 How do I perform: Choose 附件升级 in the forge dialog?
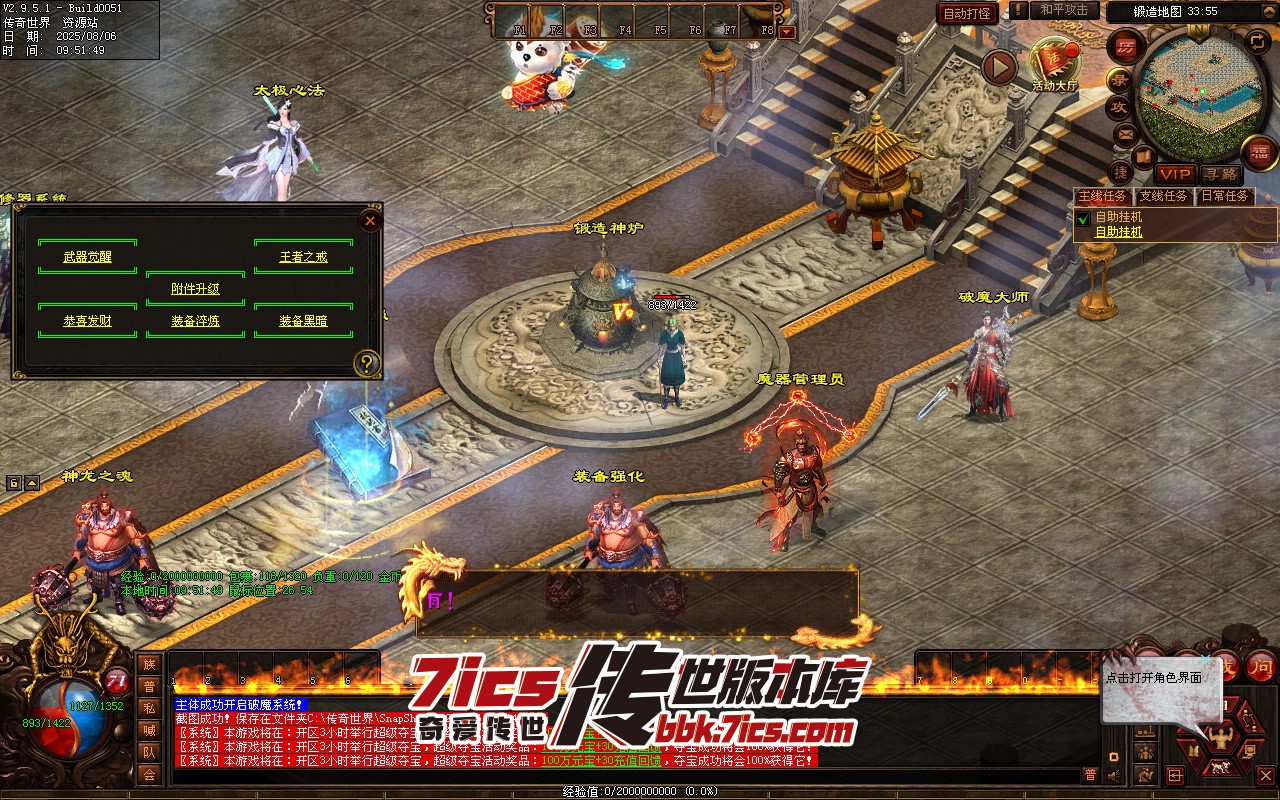coord(195,289)
